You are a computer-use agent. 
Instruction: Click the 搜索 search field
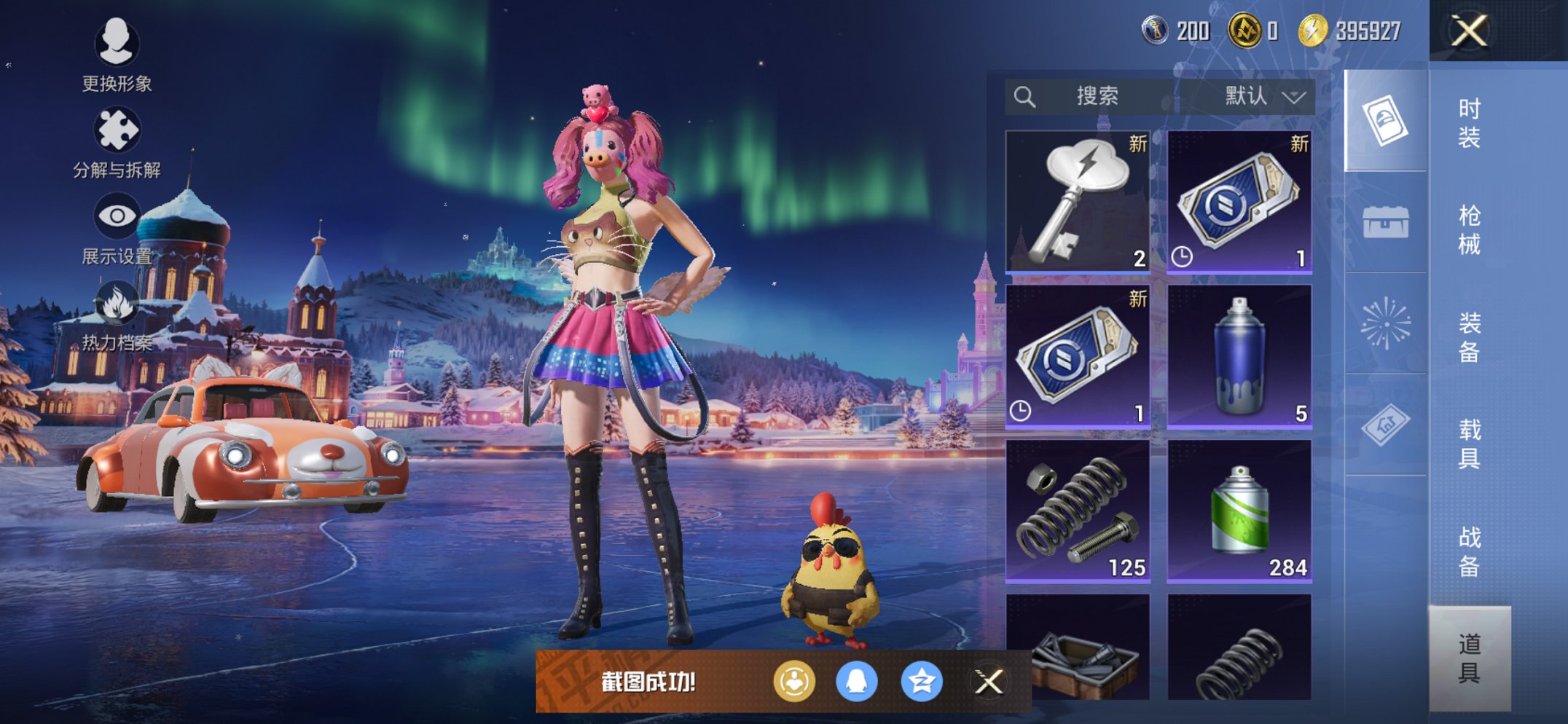click(1093, 96)
